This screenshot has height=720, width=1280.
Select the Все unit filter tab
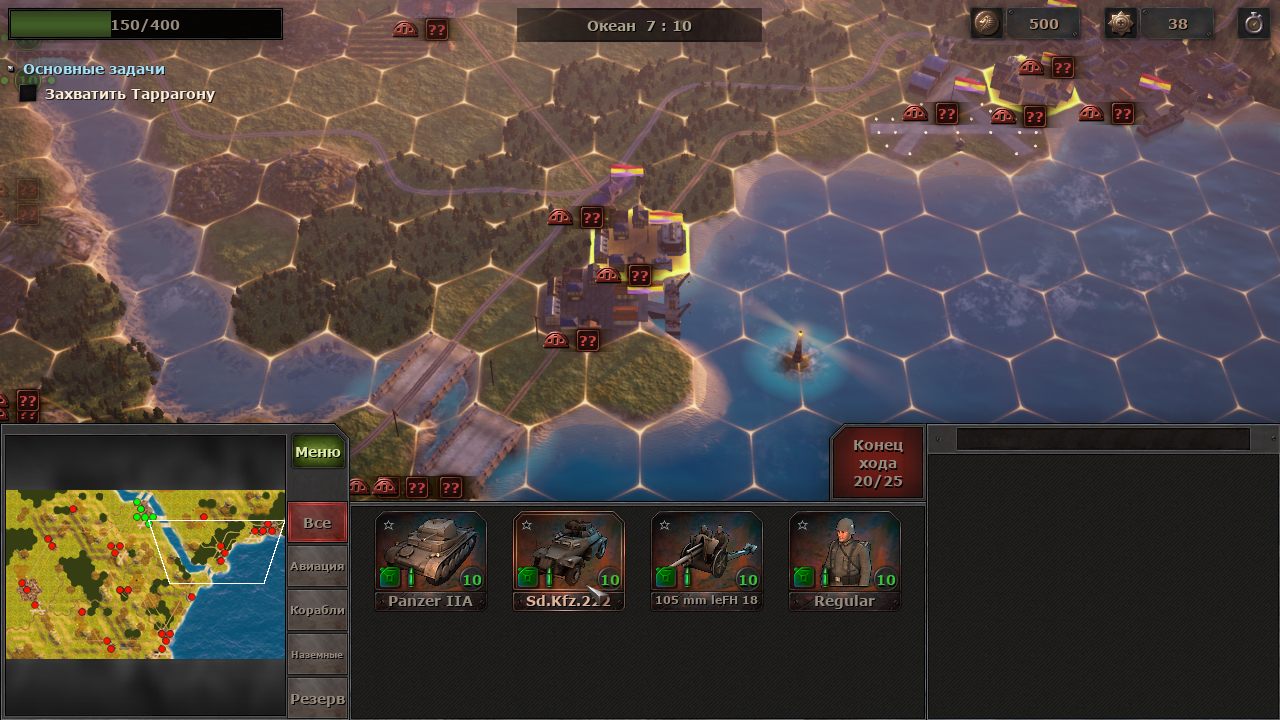(317, 523)
